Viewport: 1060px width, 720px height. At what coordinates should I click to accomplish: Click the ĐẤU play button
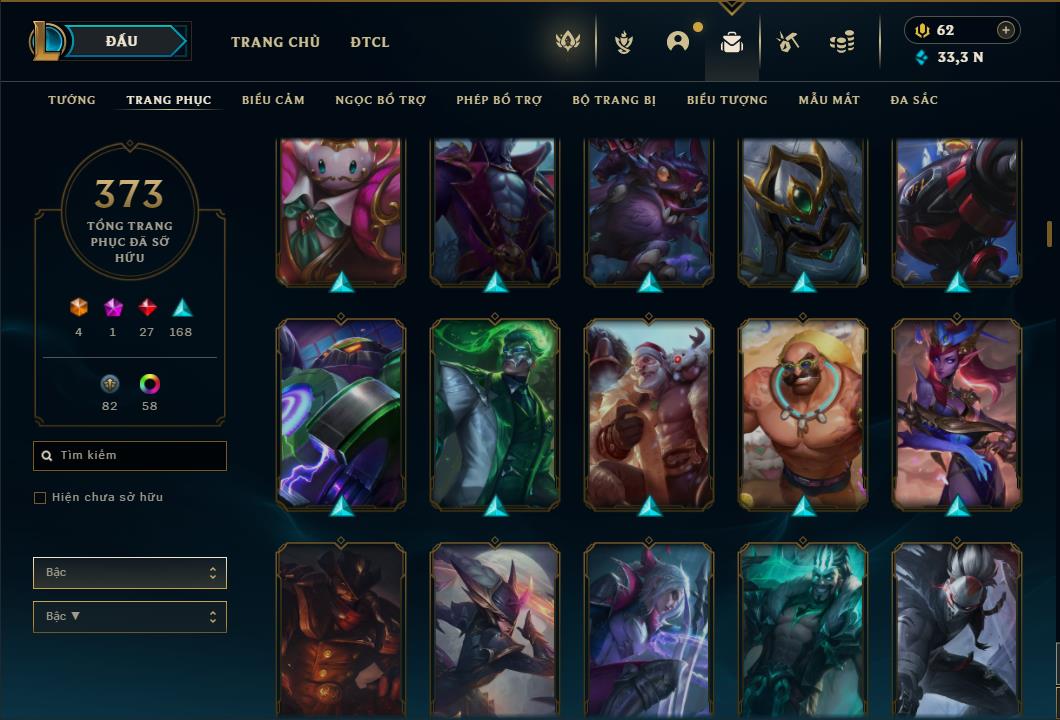(122, 41)
